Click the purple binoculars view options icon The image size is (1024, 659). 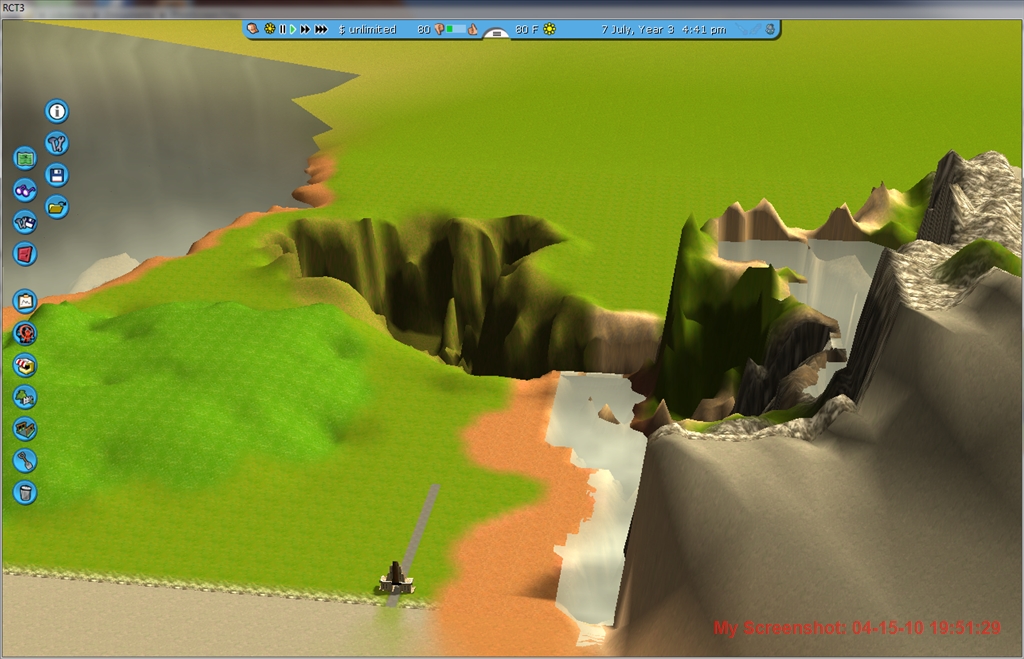click(25, 190)
